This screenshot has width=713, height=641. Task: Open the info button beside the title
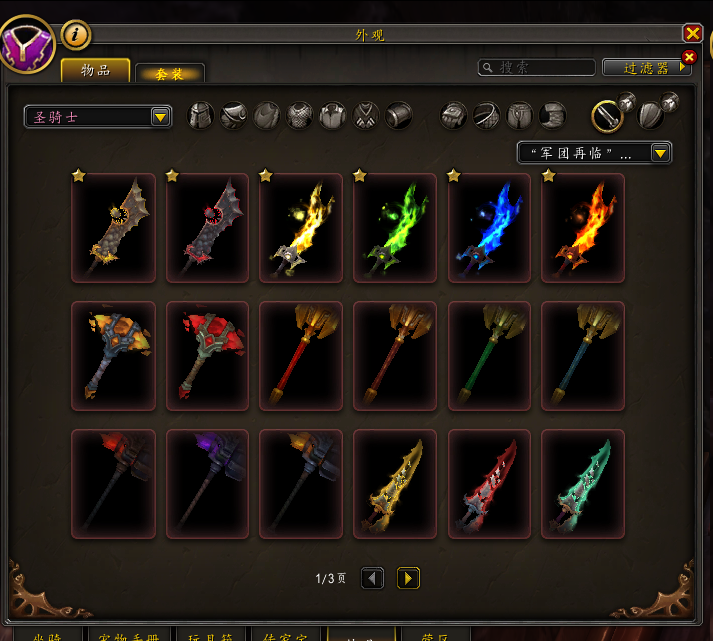coord(76,35)
